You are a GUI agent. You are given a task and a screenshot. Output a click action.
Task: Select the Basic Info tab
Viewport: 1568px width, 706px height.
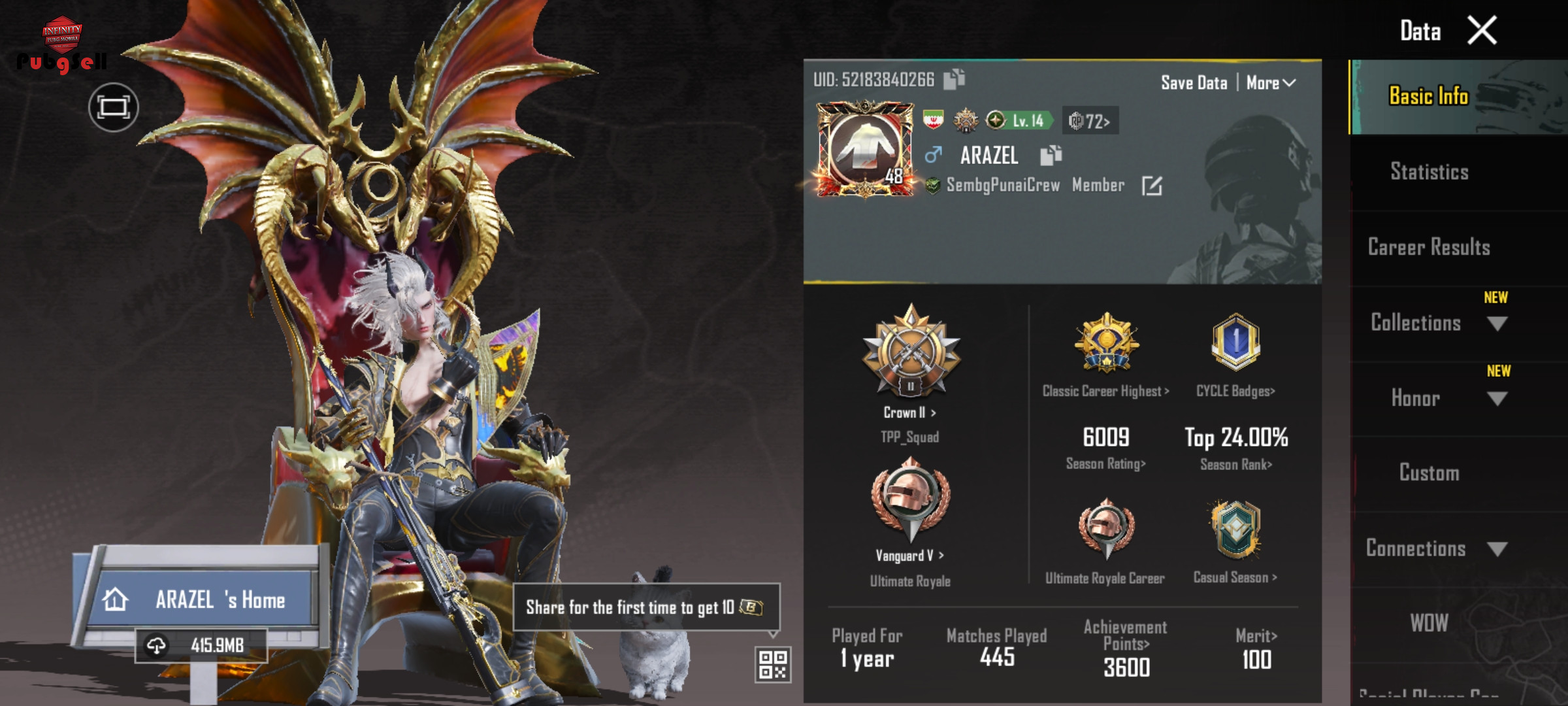click(1429, 97)
